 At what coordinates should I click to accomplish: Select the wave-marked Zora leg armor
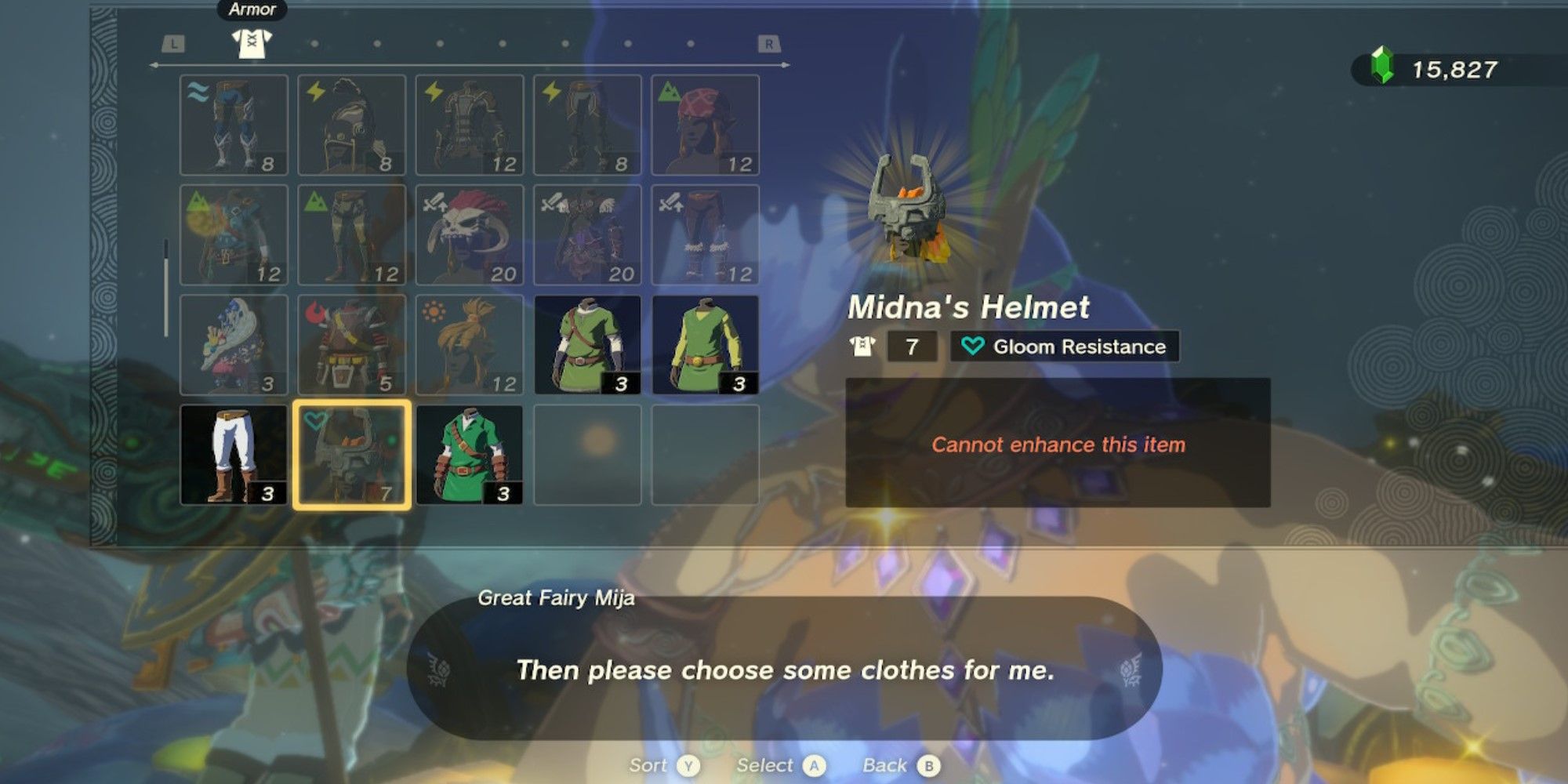pyautogui.click(x=234, y=125)
